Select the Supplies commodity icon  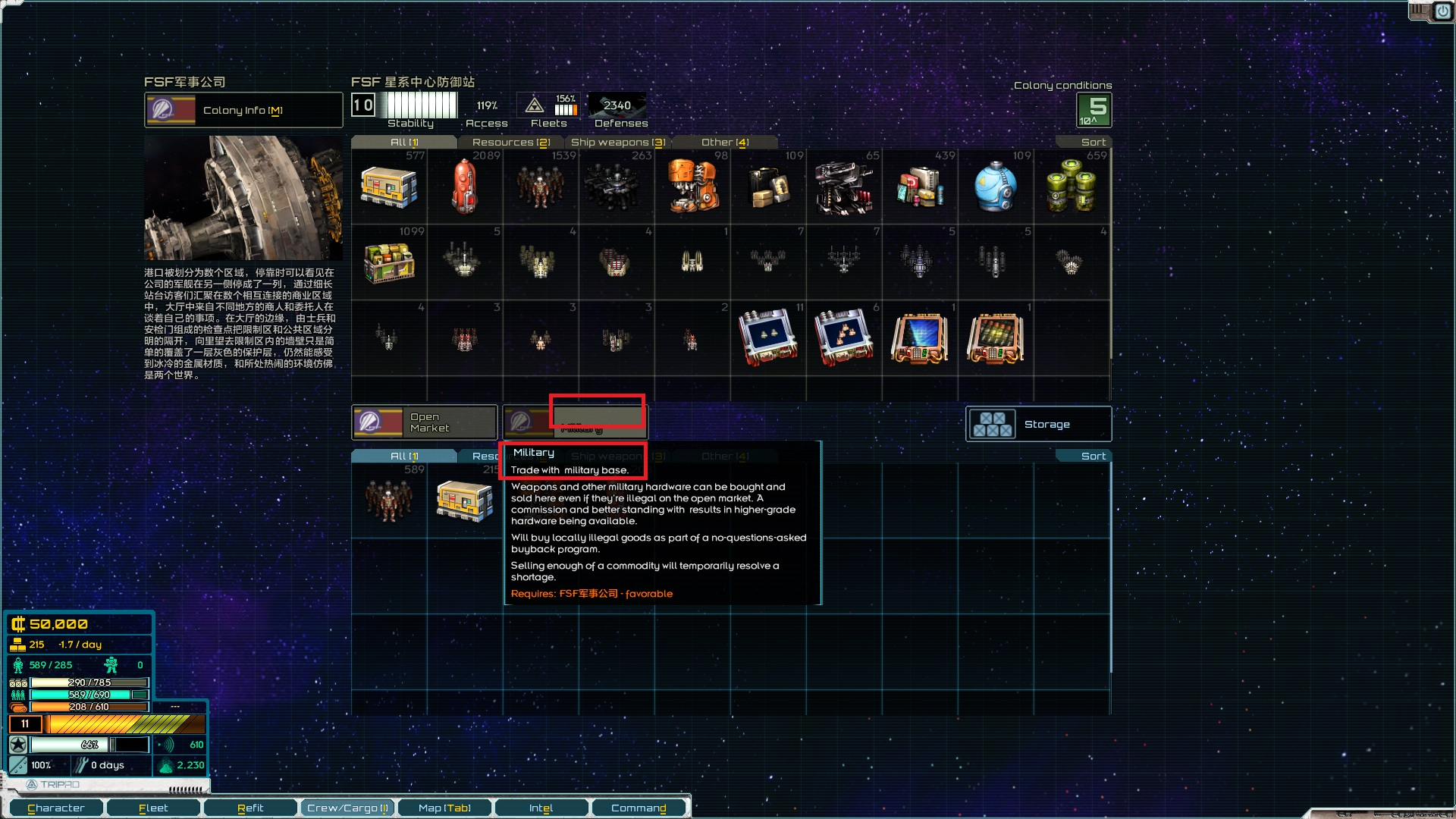click(389, 186)
